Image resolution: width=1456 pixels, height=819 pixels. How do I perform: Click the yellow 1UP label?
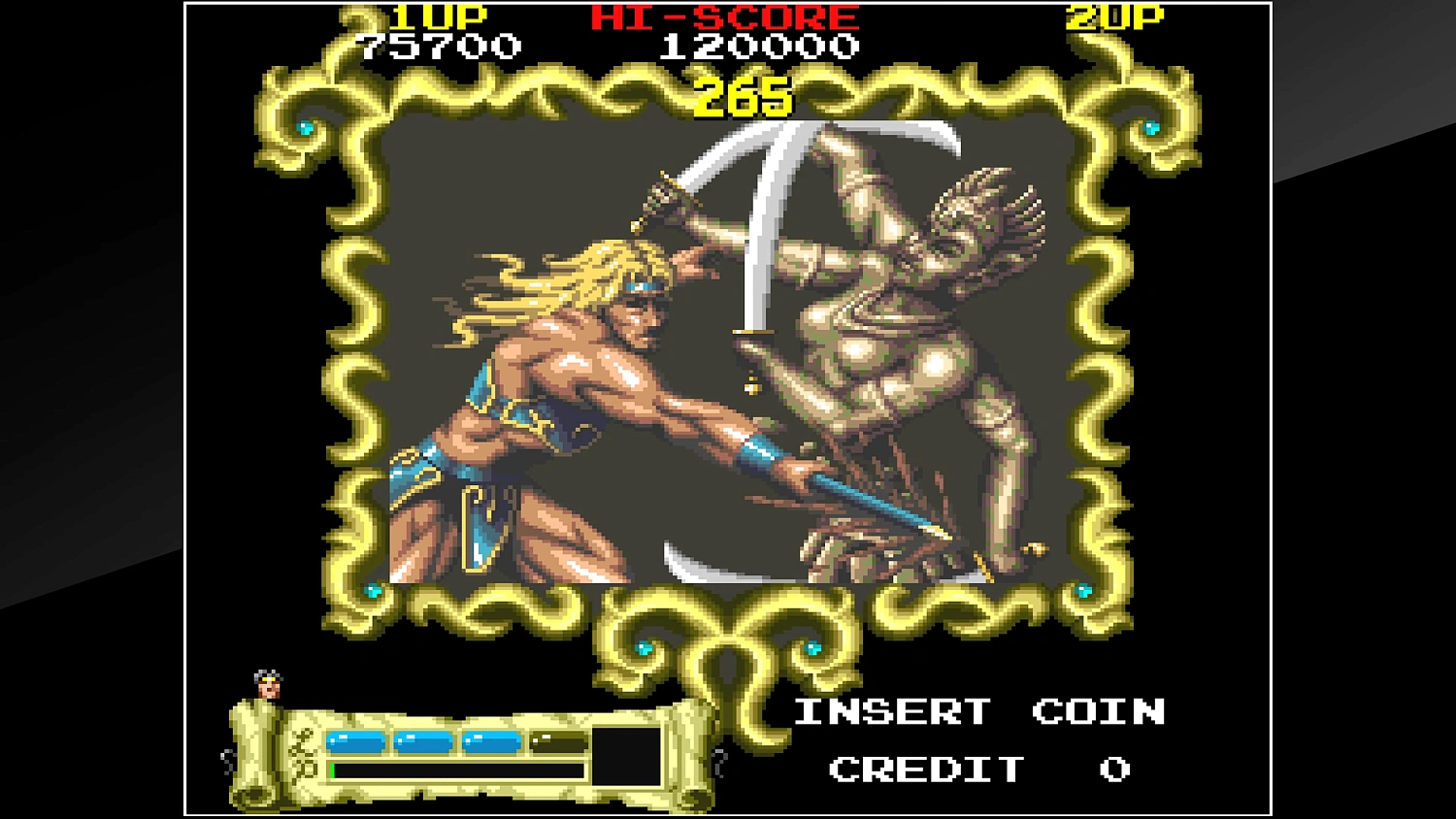tap(442, 16)
